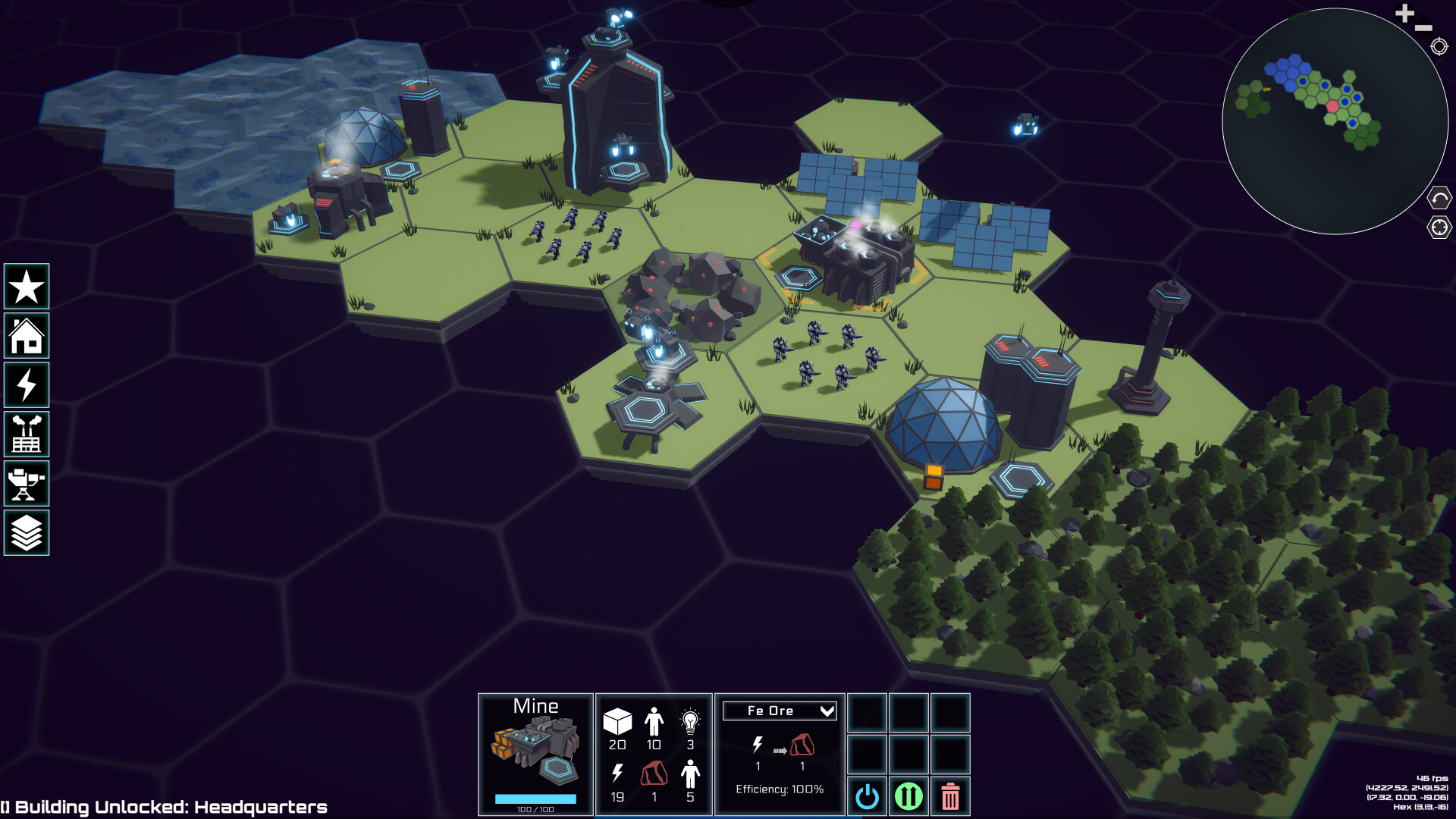This screenshot has height=819, width=1456.
Task: Open the layers panel icon in sidebar
Action: 27,532
